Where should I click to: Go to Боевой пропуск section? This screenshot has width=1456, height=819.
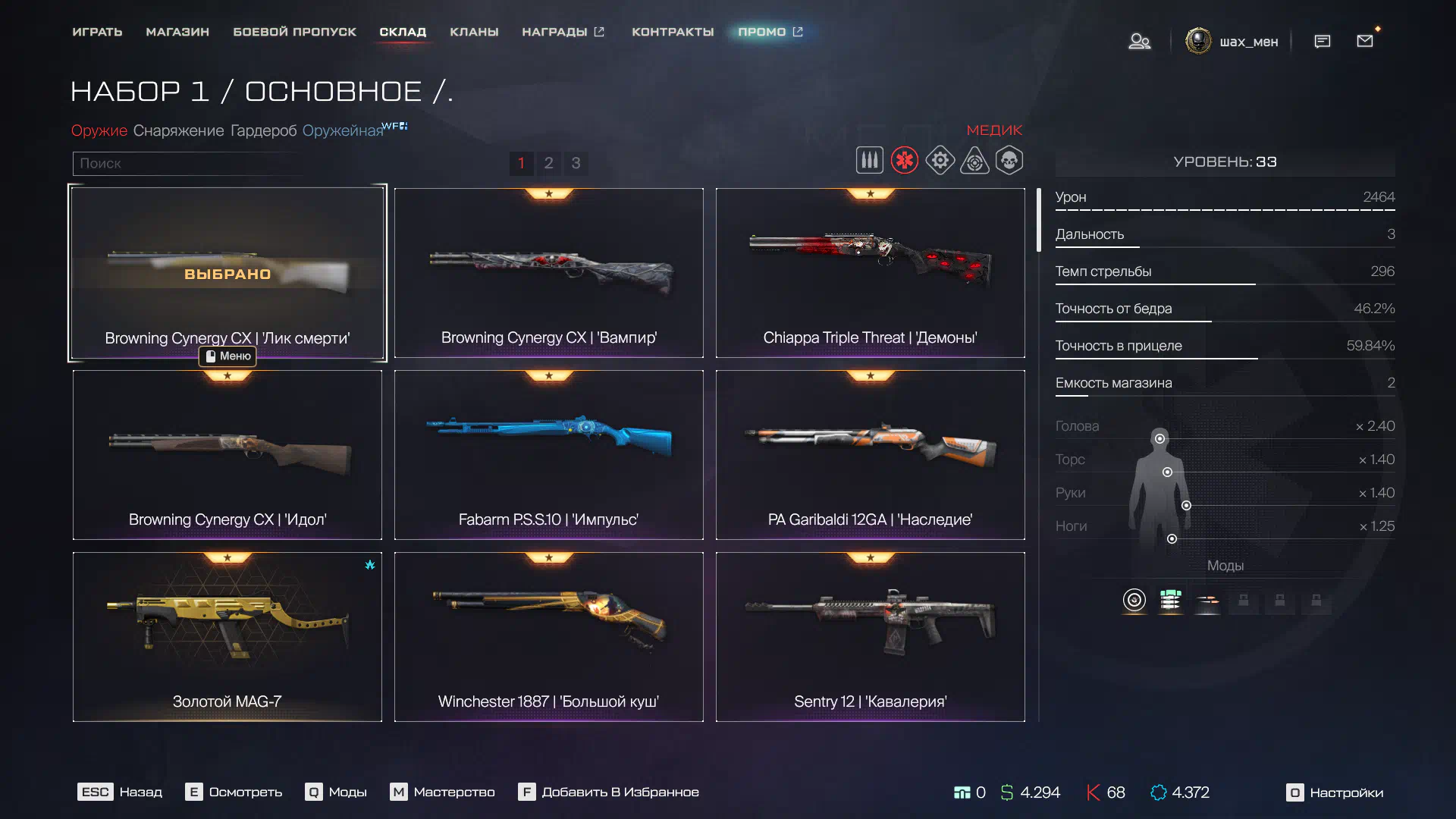[294, 32]
